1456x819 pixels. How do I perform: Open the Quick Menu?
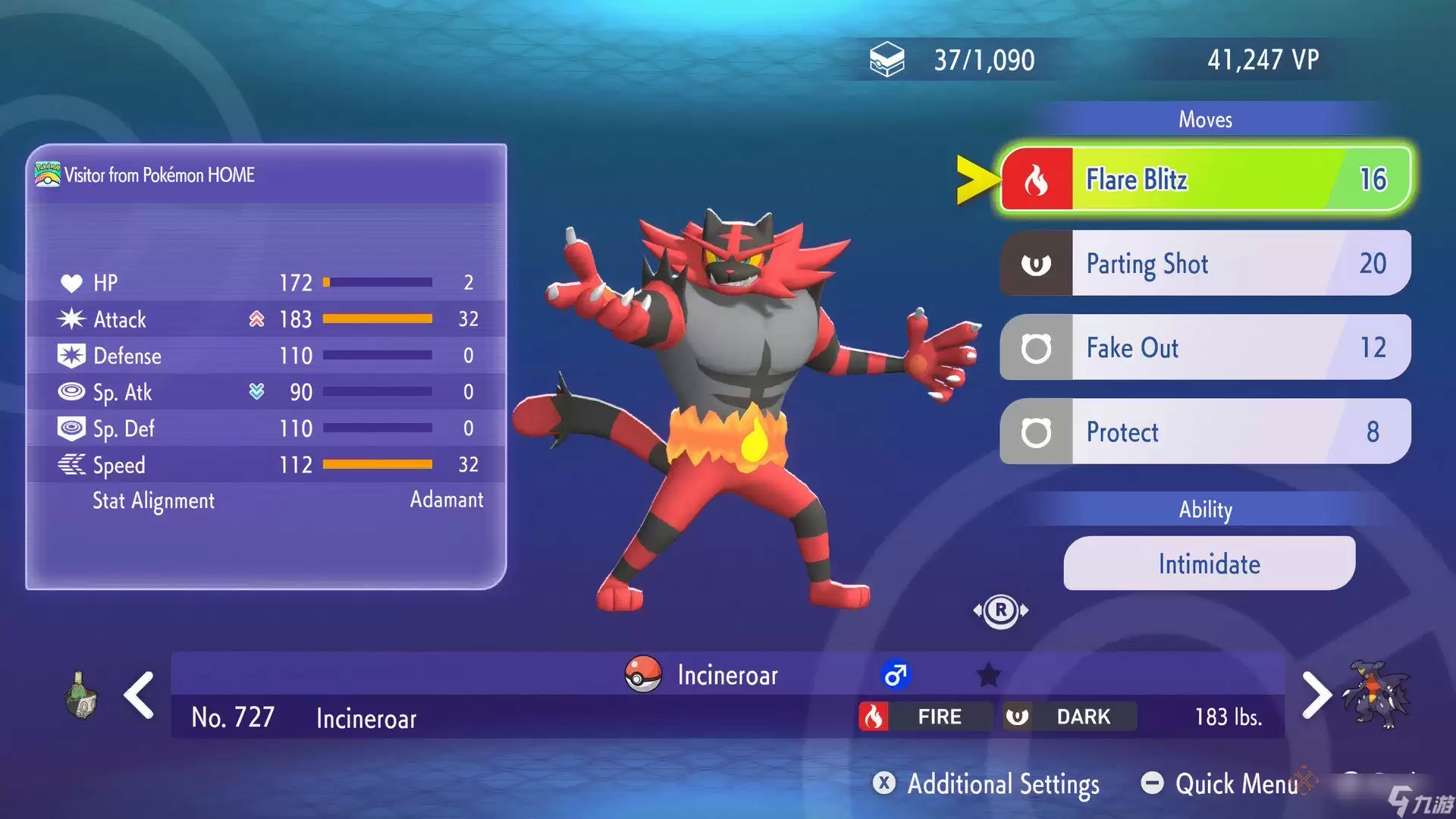1221,783
